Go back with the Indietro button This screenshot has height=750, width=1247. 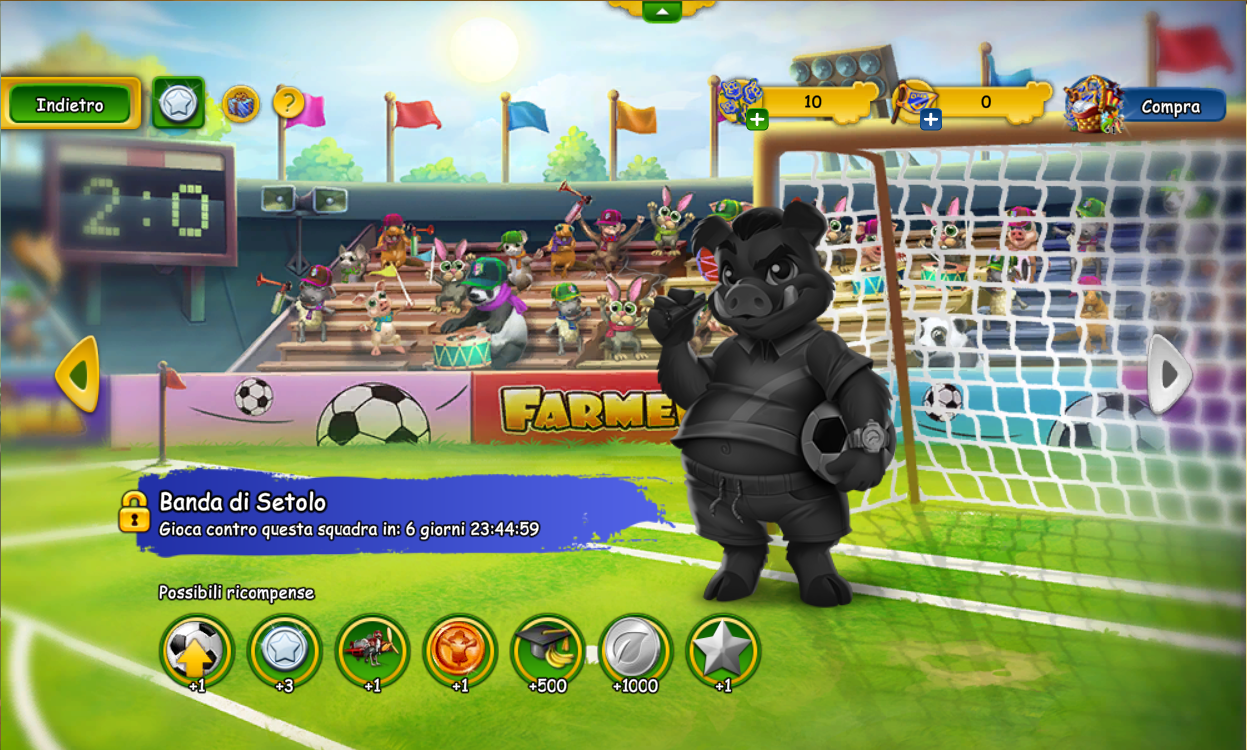coord(70,104)
